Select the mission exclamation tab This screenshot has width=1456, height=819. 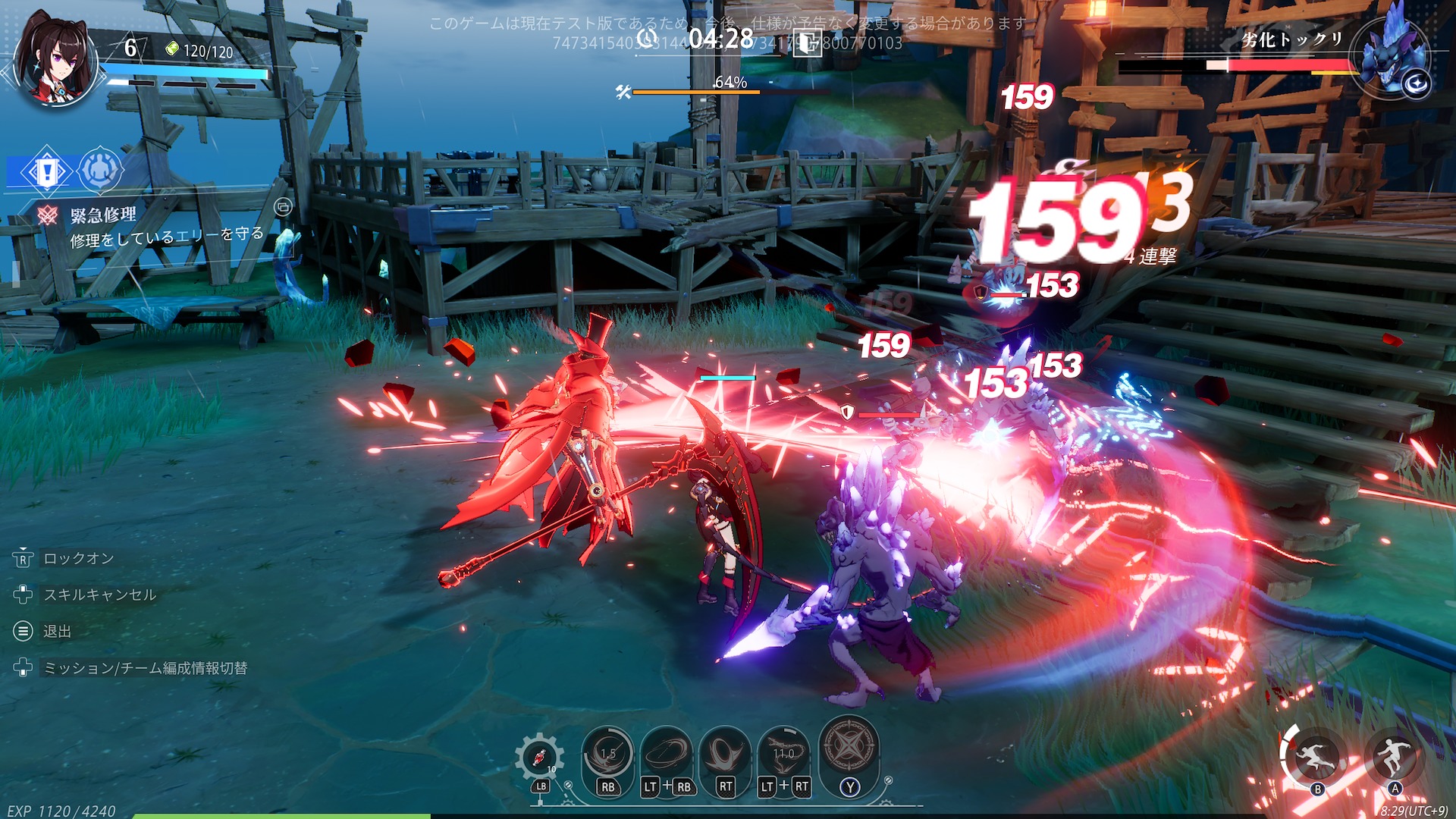[x=47, y=171]
